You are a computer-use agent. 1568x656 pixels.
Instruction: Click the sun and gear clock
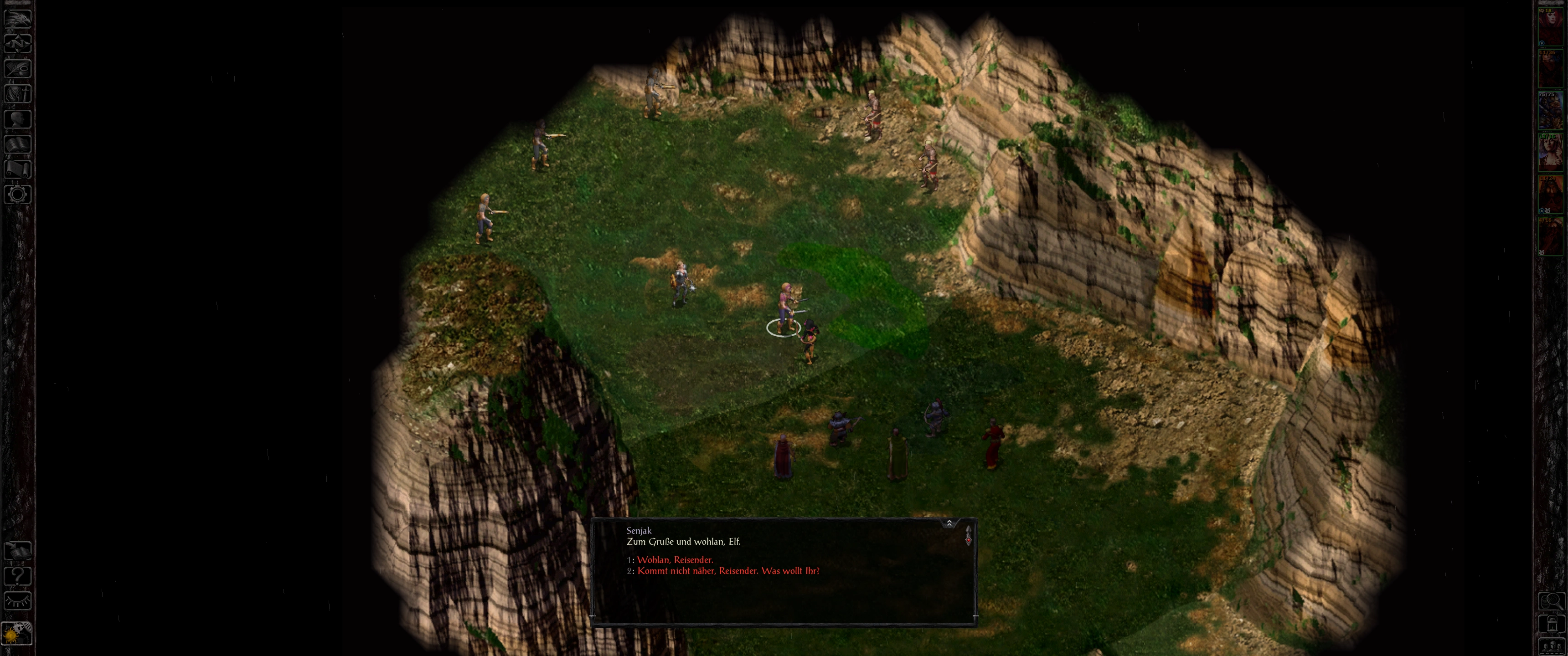(x=16, y=634)
